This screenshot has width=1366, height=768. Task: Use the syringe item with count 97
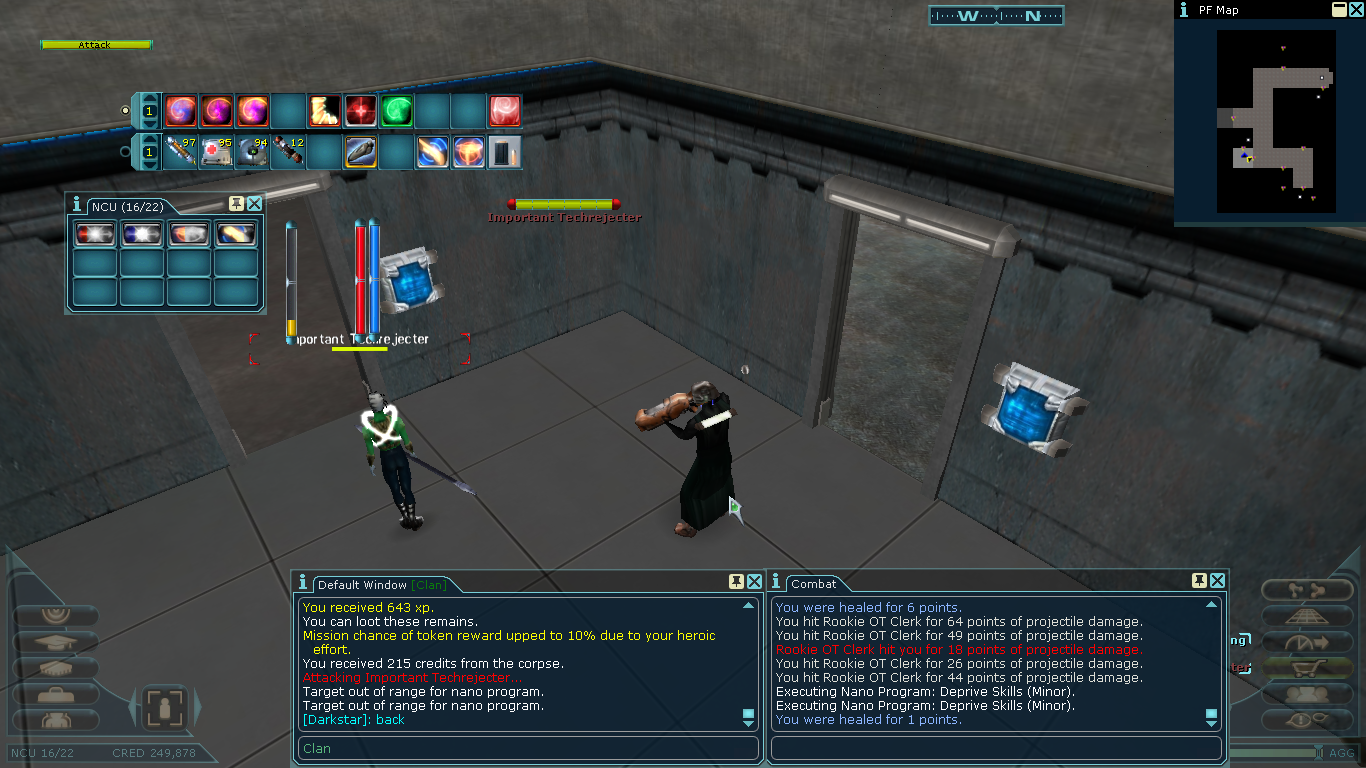[x=181, y=152]
